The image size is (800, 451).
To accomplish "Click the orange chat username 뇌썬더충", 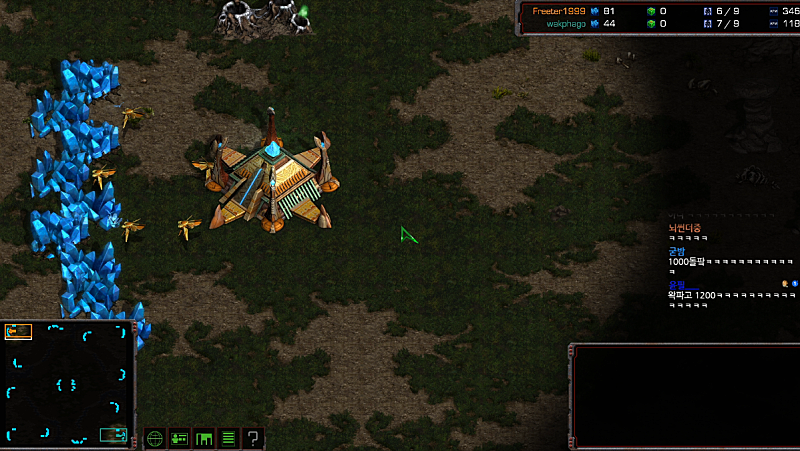I will pos(685,228).
